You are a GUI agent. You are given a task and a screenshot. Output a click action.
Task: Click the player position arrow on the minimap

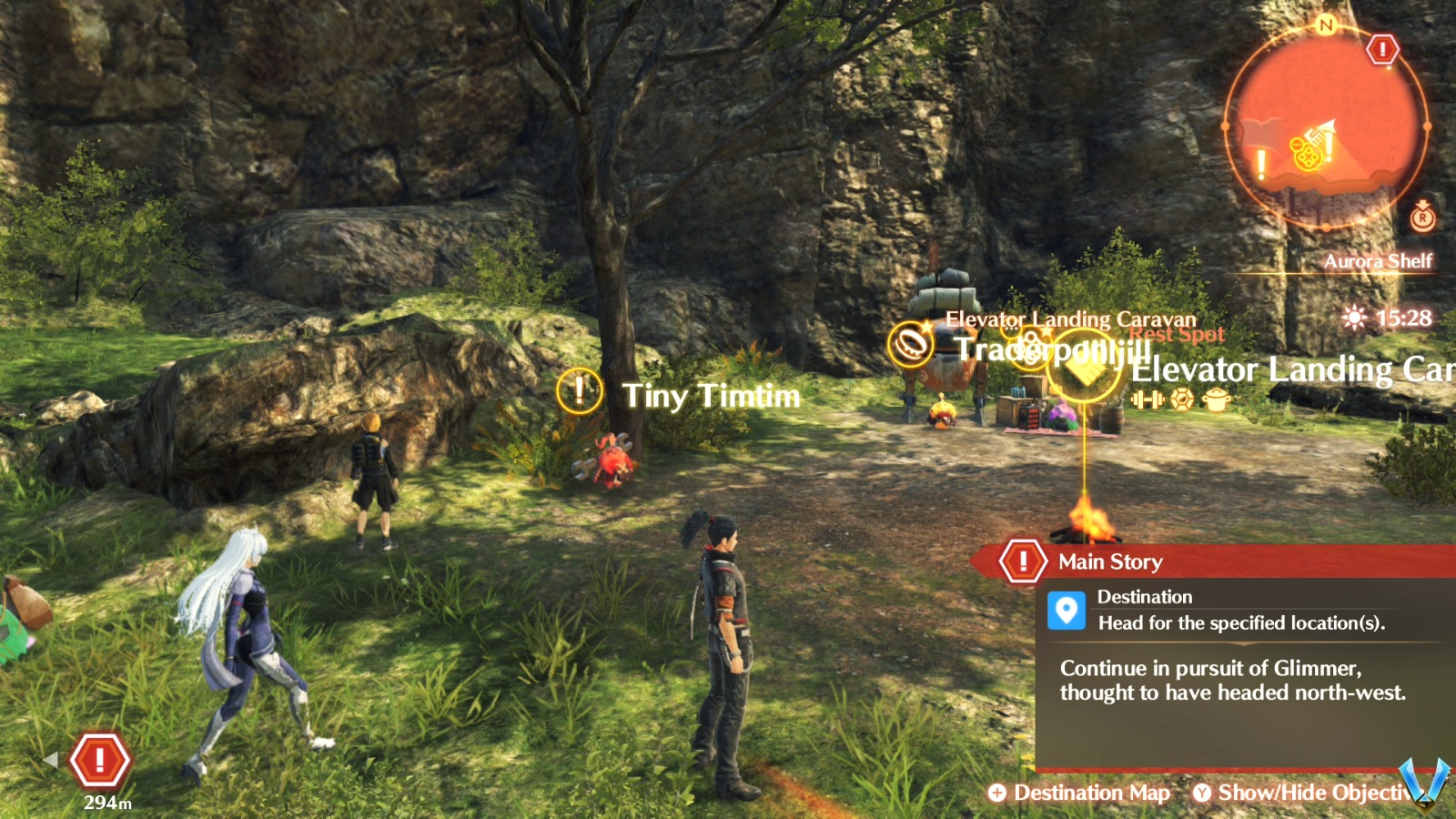pyautogui.click(x=1330, y=126)
